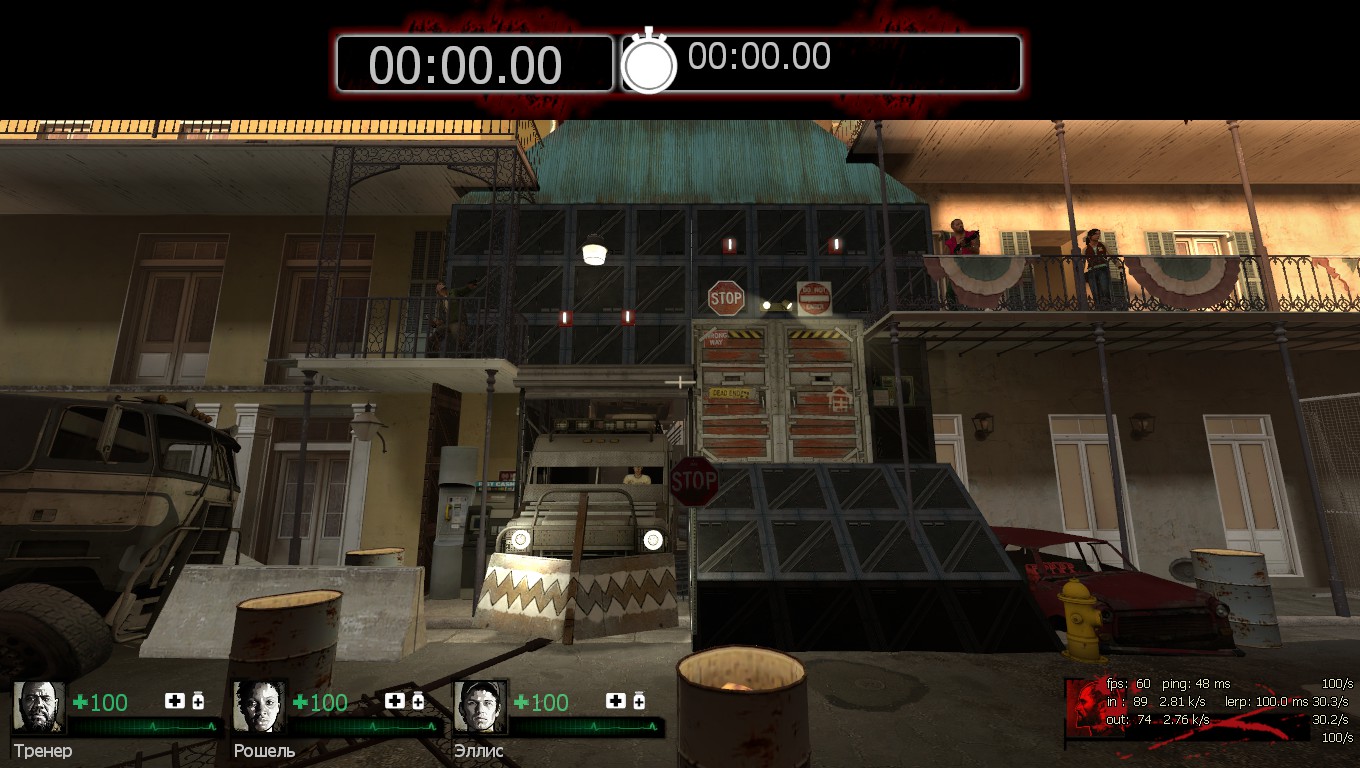Click Эллис's first aid kit icon
1360x768 pixels.
615,701
